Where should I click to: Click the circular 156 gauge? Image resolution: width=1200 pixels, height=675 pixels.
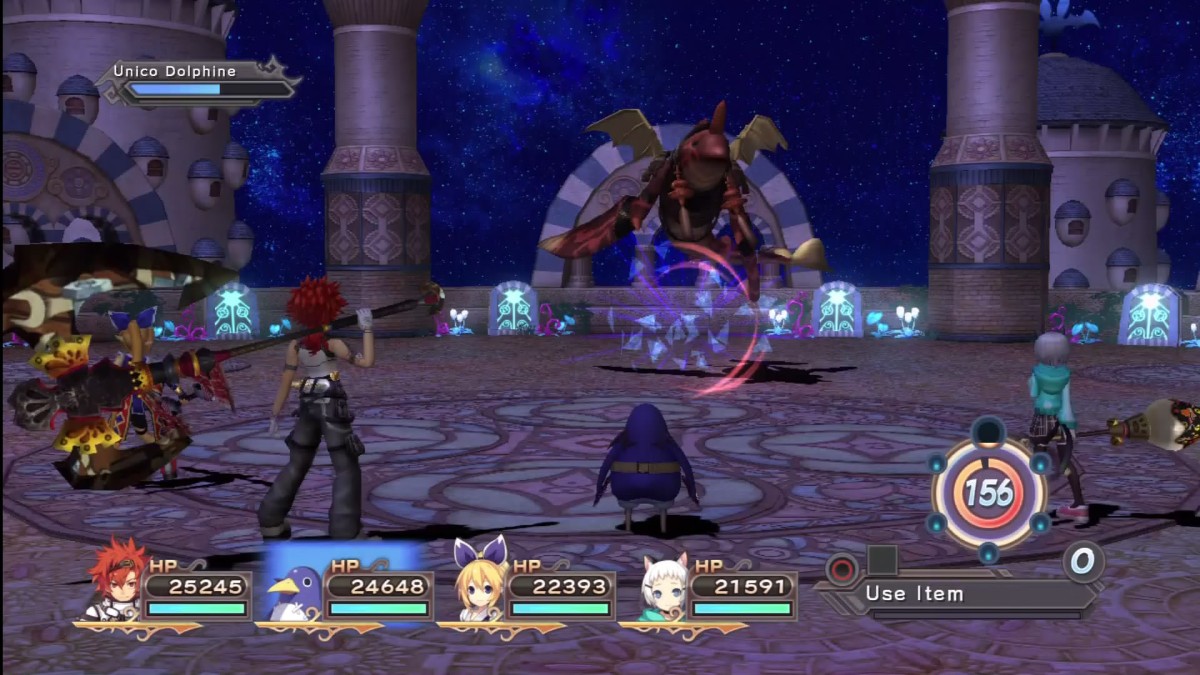(x=989, y=491)
